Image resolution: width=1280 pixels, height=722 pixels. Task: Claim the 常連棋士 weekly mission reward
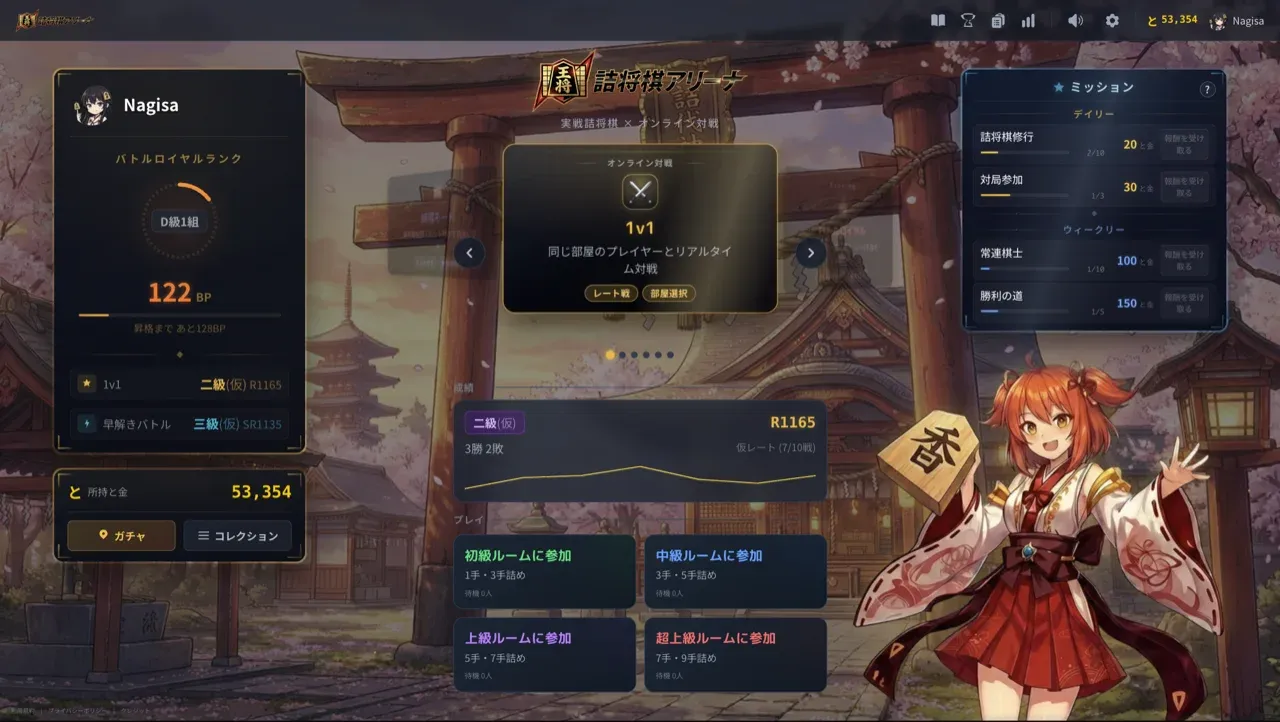click(1184, 261)
